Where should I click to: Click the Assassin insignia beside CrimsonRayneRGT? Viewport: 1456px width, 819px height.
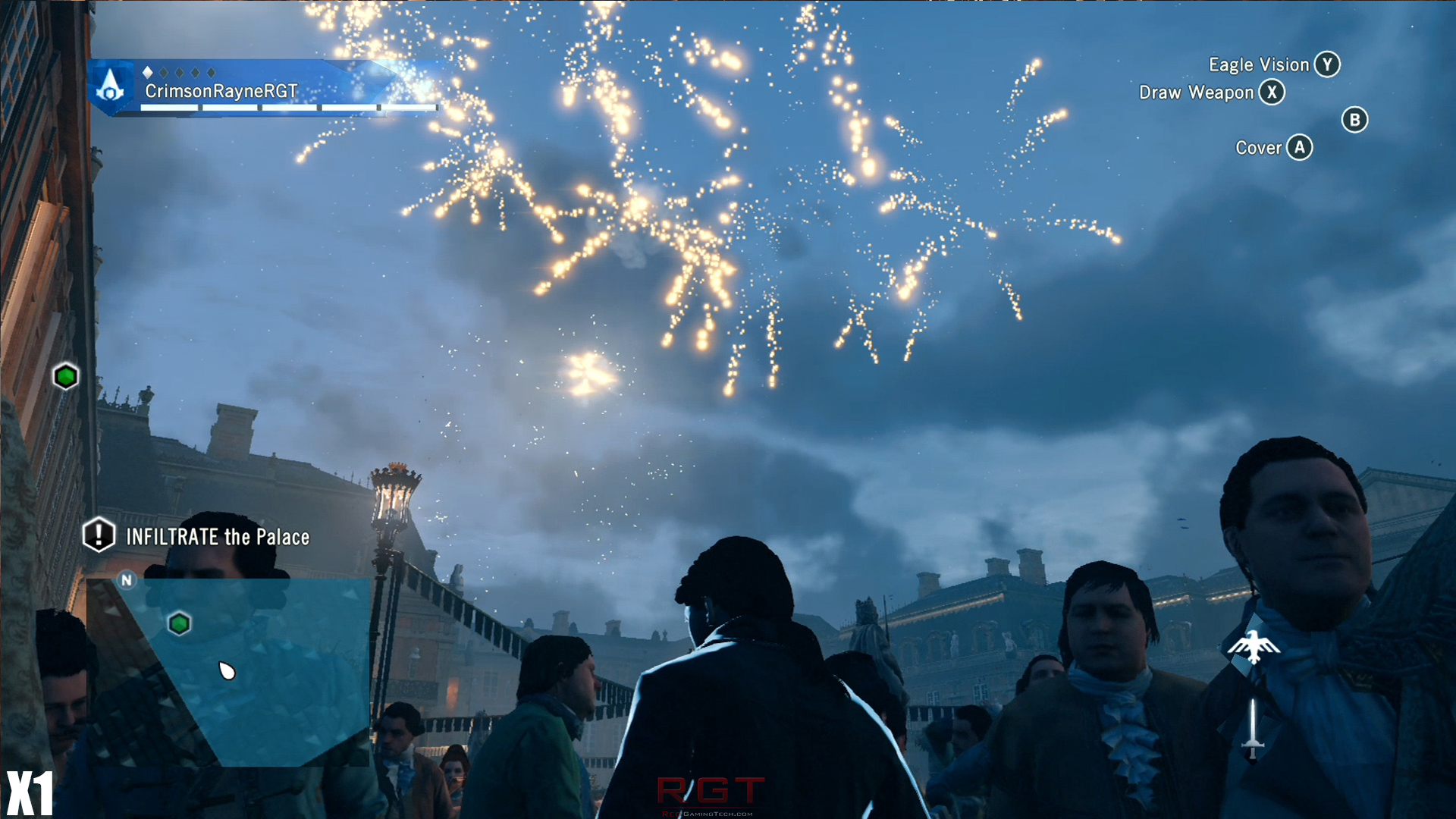pos(111,86)
